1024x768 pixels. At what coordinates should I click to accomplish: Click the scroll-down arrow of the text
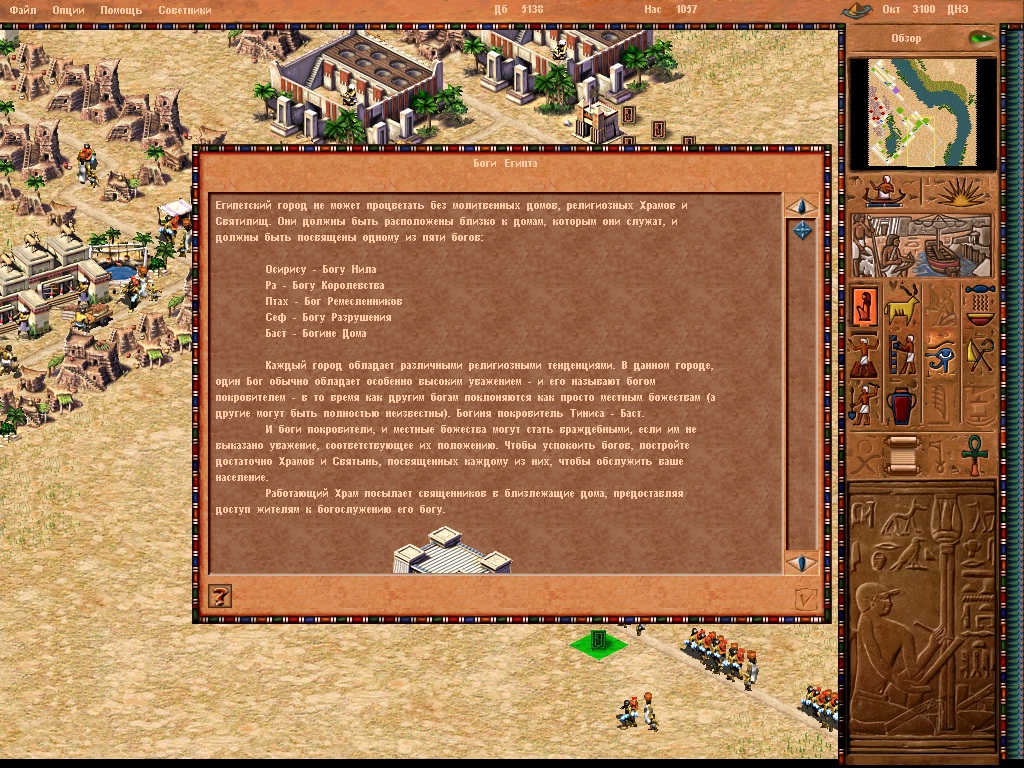(x=802, y=562)
